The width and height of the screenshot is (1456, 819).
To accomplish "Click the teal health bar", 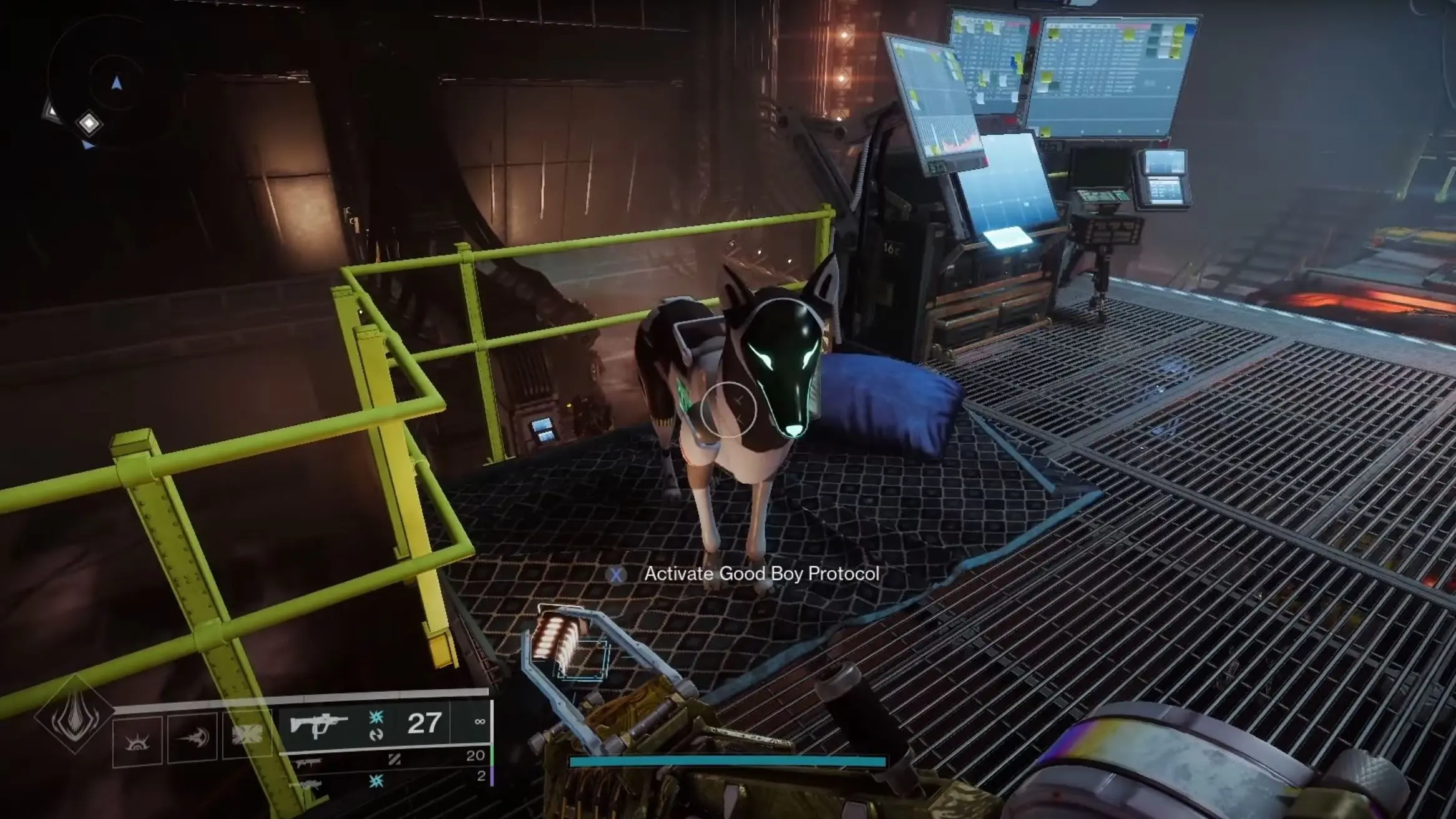I will [727, 762].
